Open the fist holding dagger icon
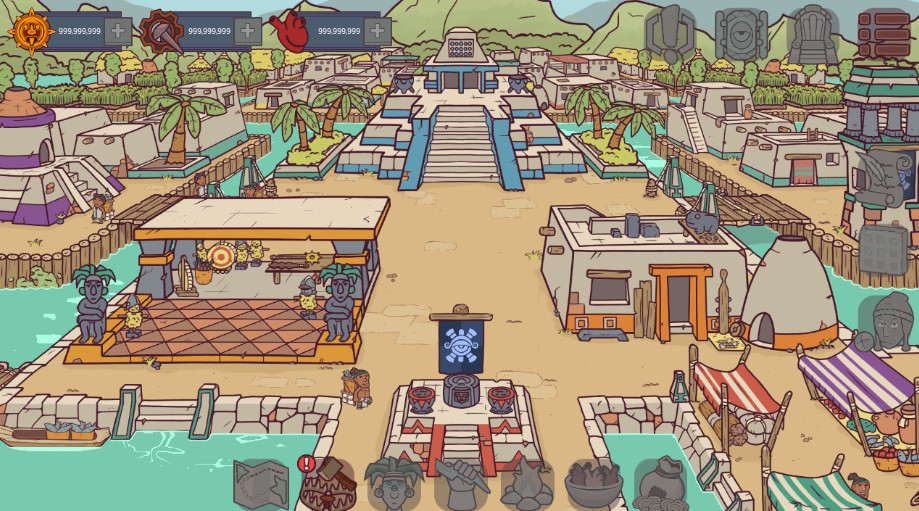The image size is (919, 511). pos(460,484)
